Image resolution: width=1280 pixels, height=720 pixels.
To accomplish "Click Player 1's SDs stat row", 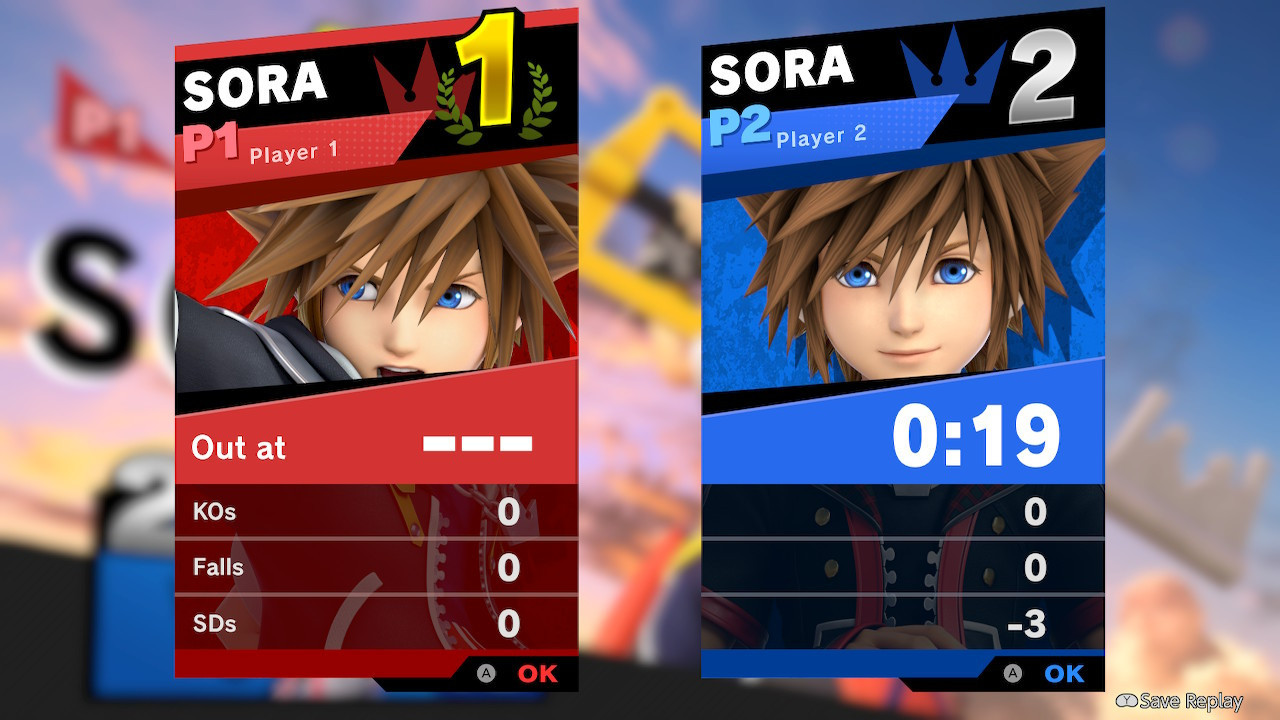I will (x=376, y=624).
